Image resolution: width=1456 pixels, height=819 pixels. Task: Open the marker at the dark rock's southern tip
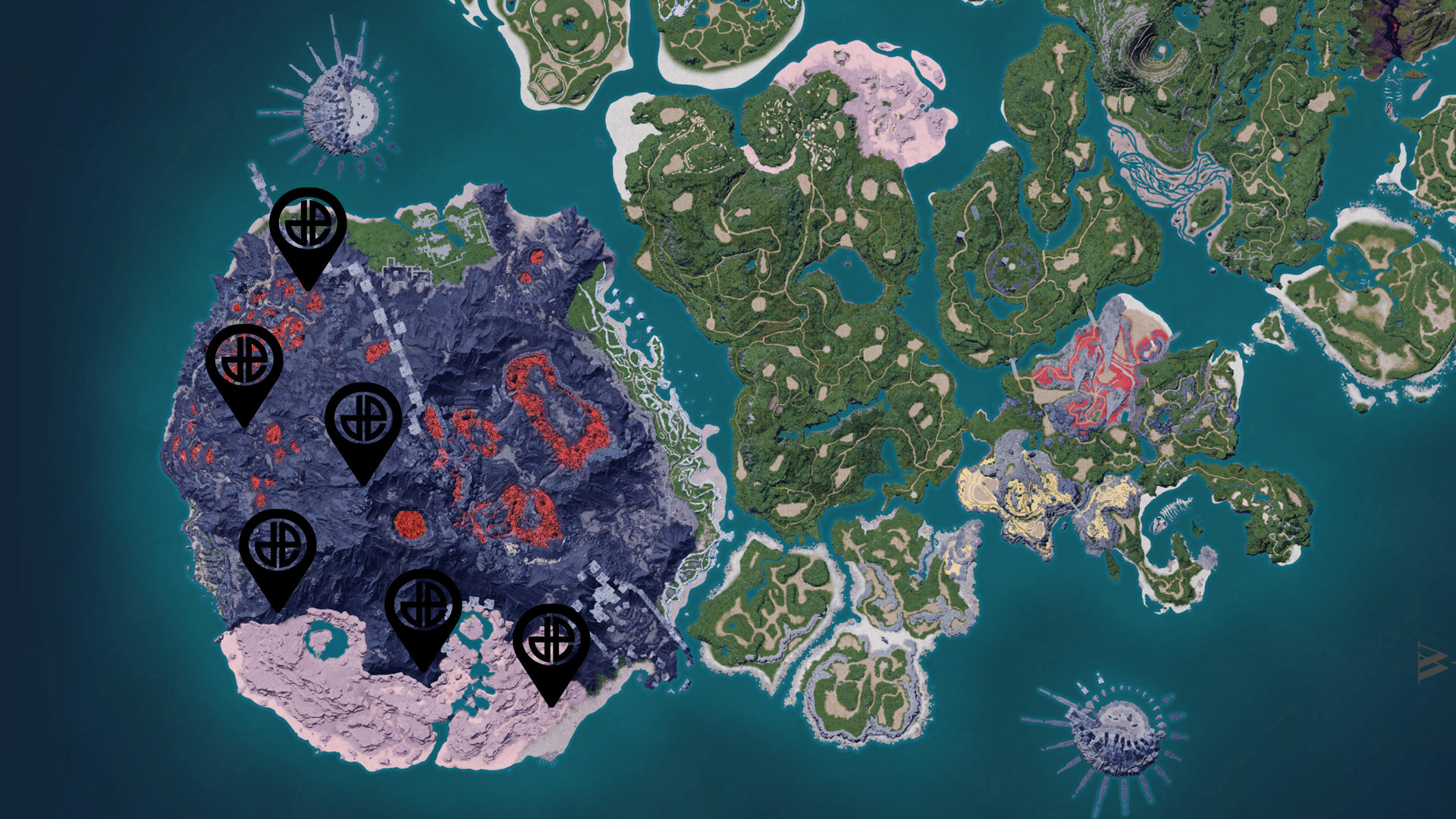click(423, 609)
